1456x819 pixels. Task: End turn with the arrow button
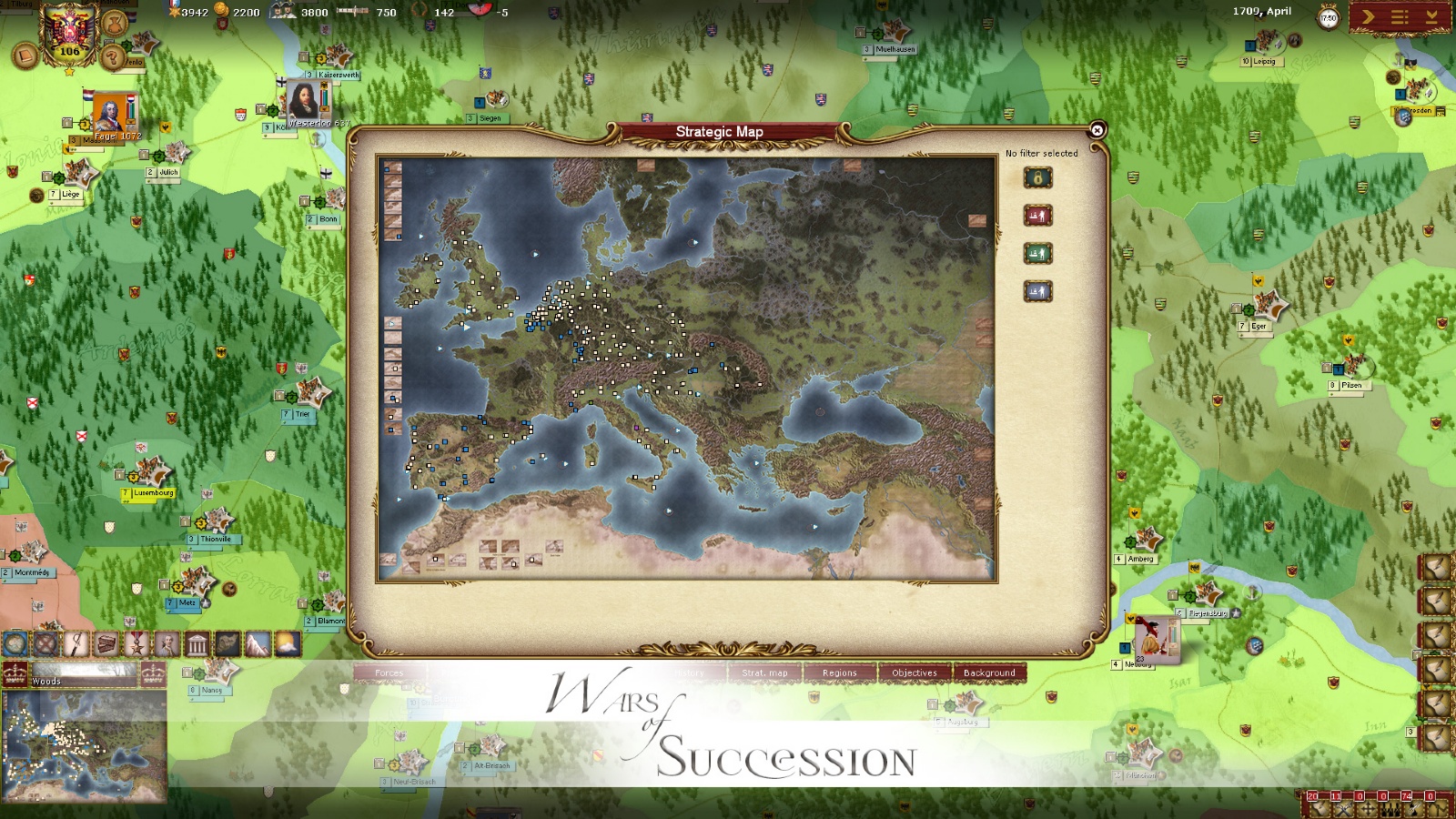pos(1368,16)
